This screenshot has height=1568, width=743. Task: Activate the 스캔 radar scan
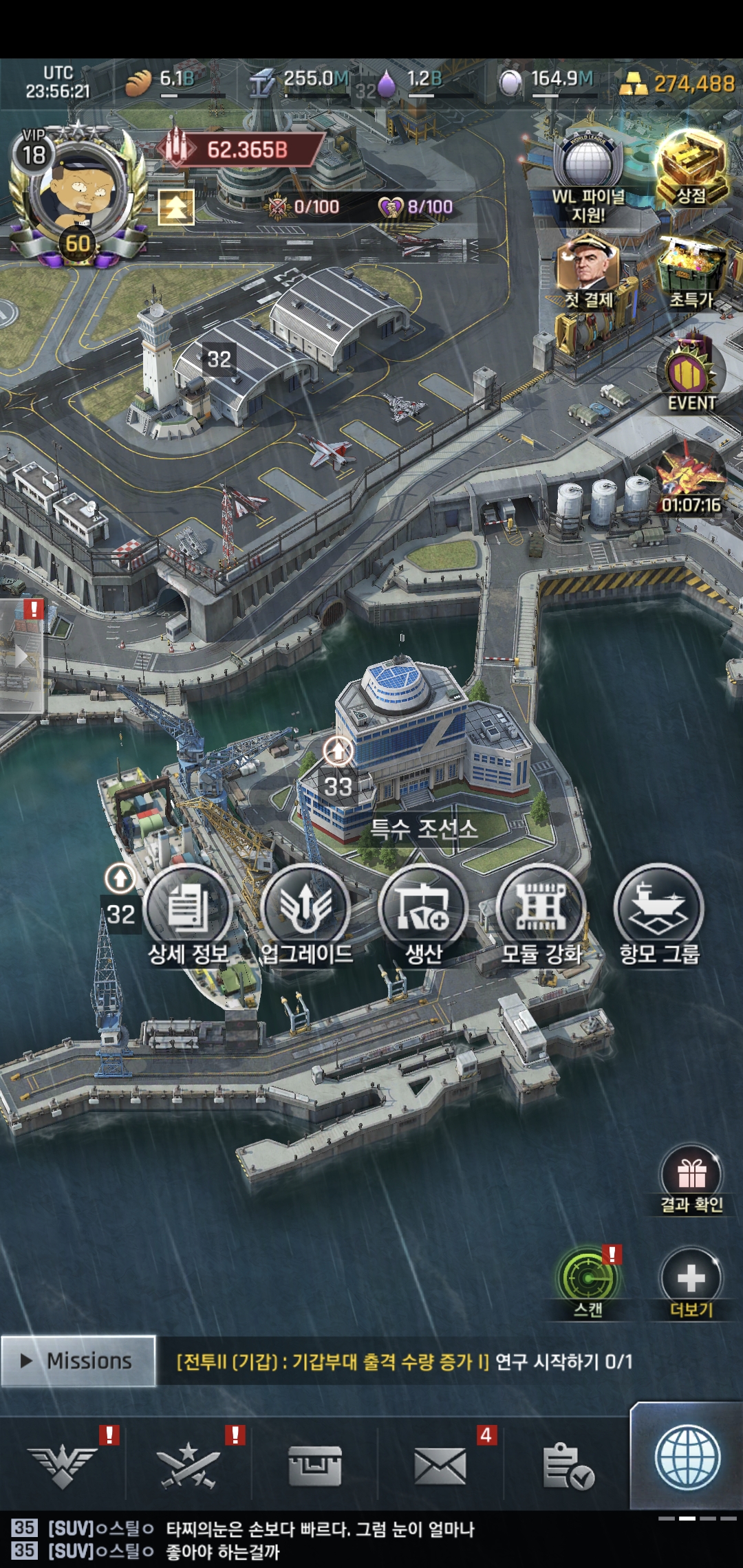pos(588,1279)
